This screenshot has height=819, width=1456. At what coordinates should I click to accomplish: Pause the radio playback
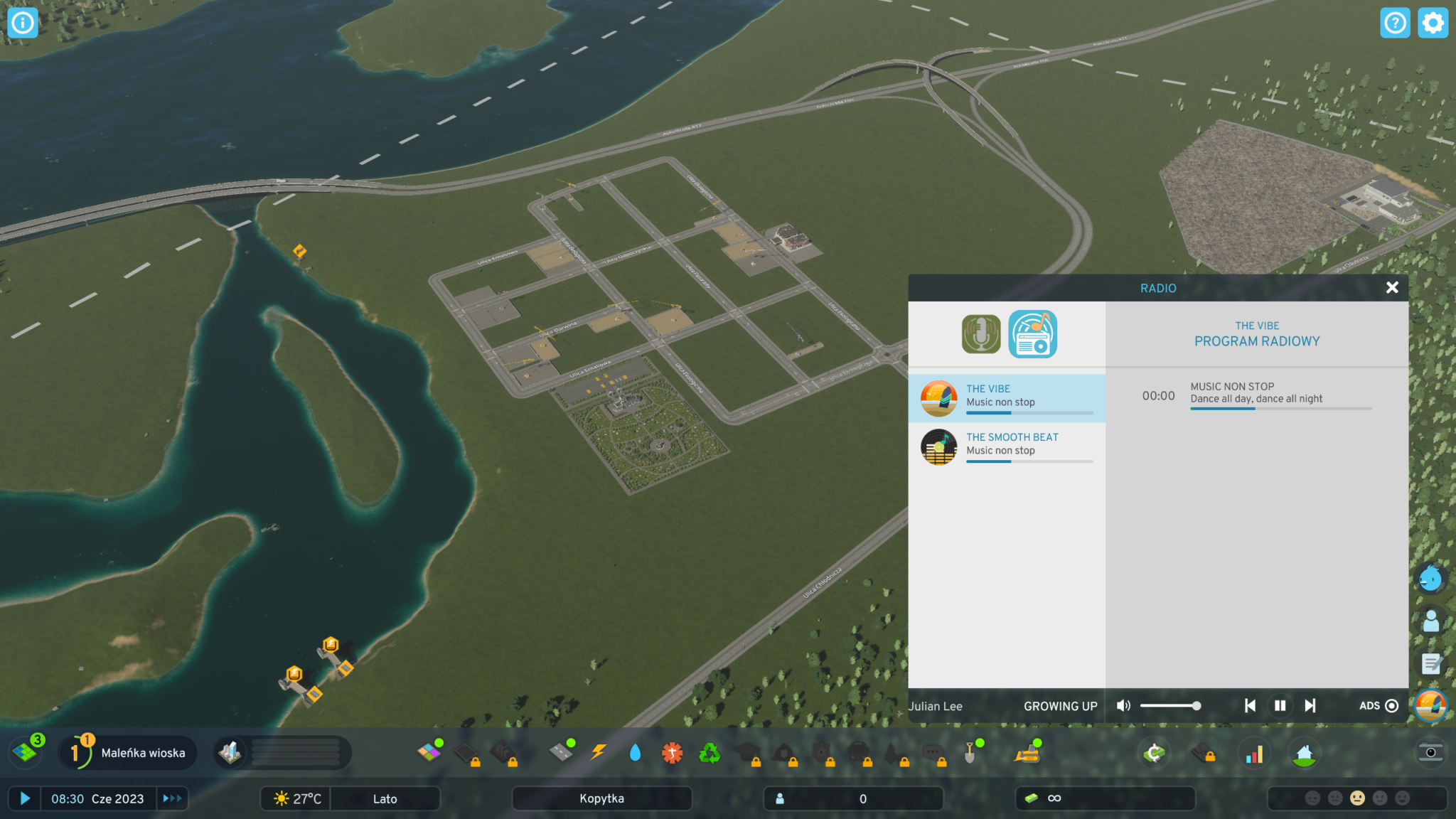click(x=1280, y=705)
